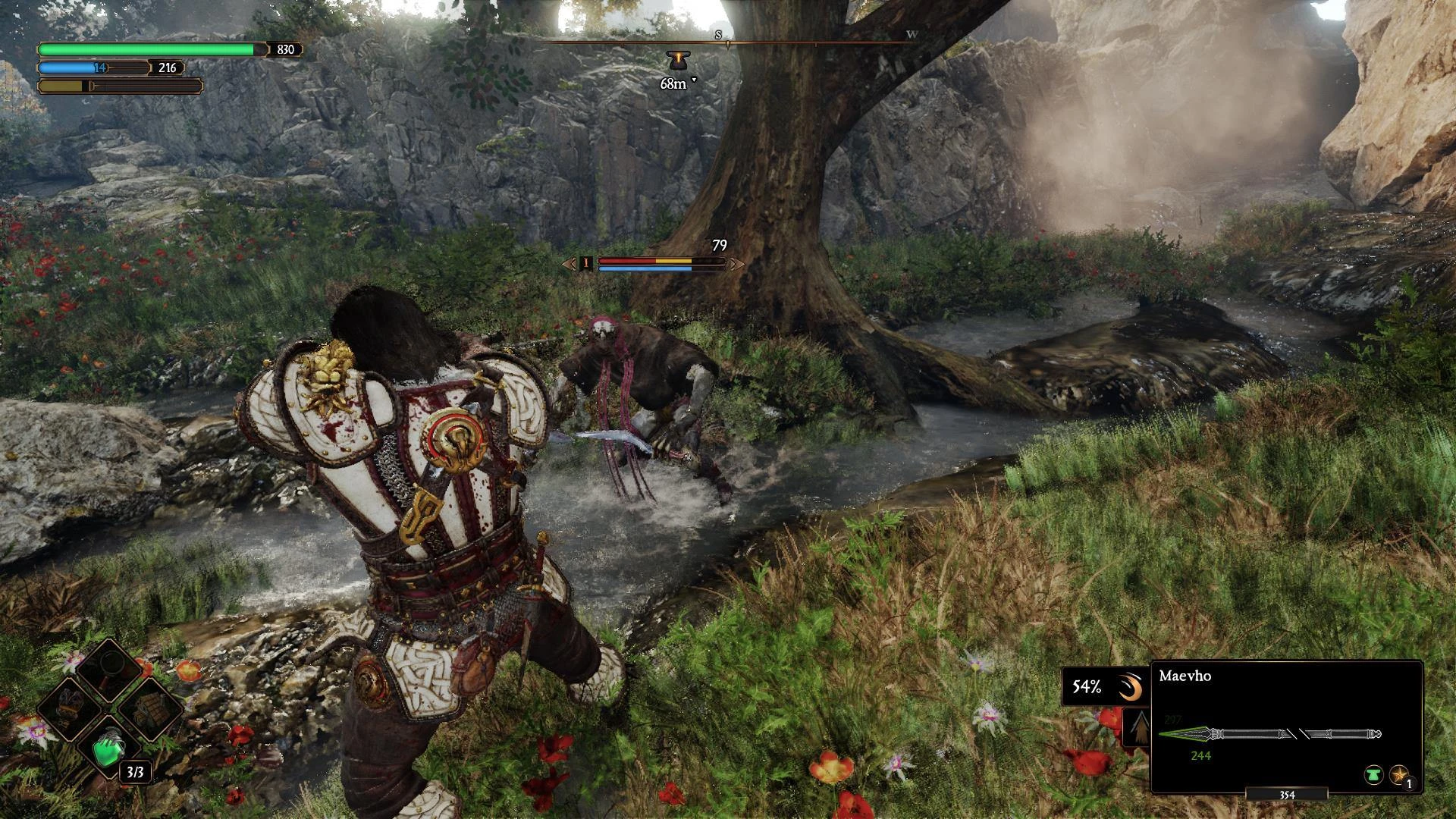The height and width of the screenshot is (819, 1456).
Task: Click the right arrow on enemy target bar
Action: 736,264
